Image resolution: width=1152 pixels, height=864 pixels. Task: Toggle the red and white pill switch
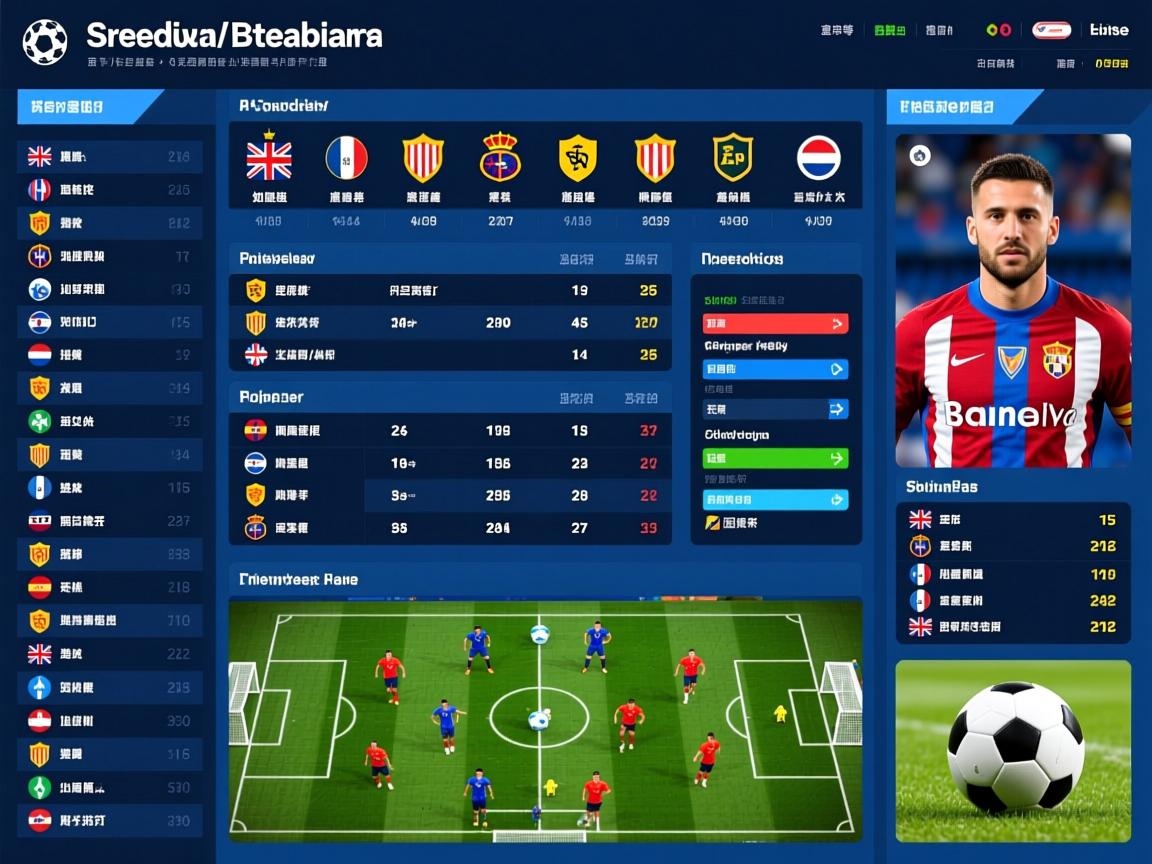point(1051,30)
